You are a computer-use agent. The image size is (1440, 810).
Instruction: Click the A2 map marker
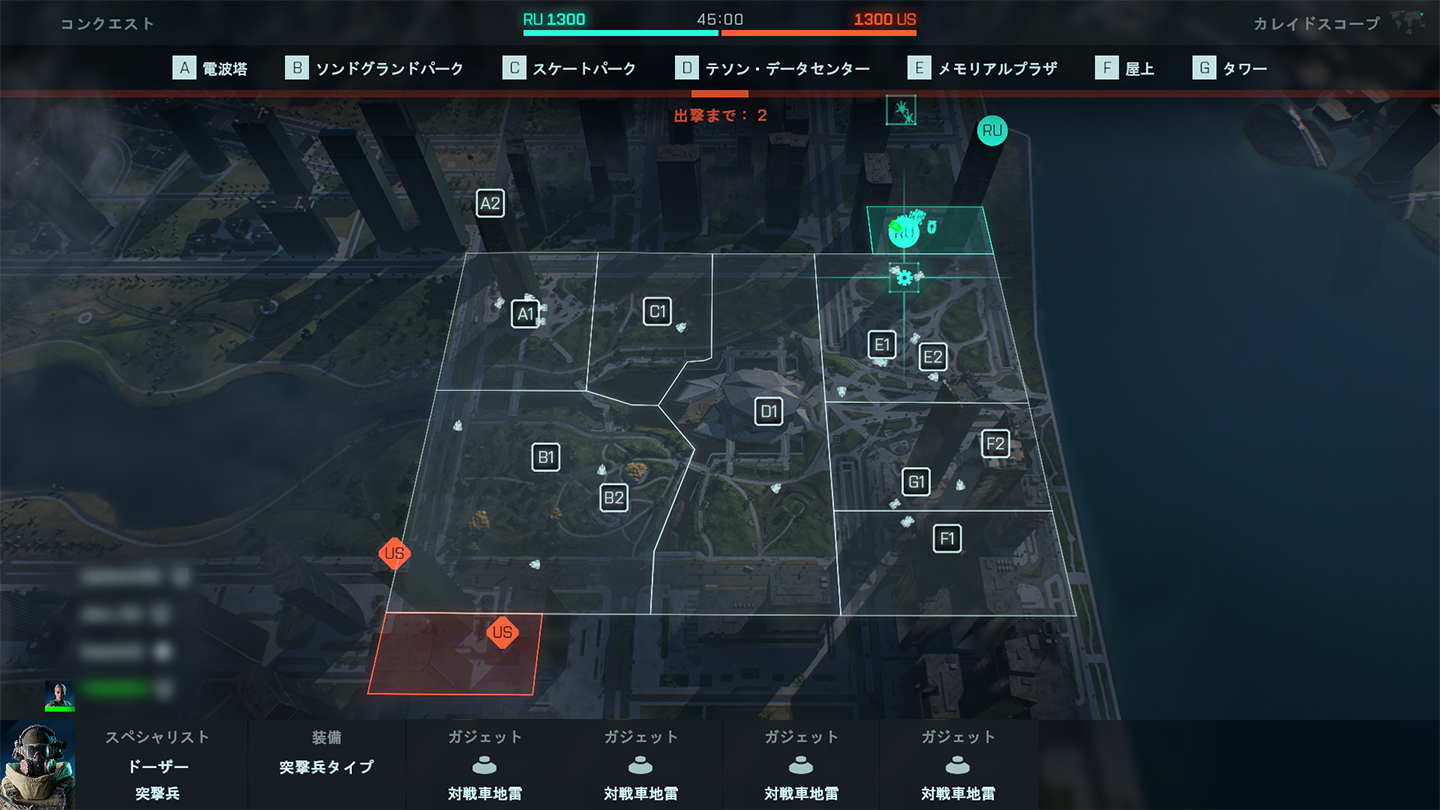[x=490, y=204]
